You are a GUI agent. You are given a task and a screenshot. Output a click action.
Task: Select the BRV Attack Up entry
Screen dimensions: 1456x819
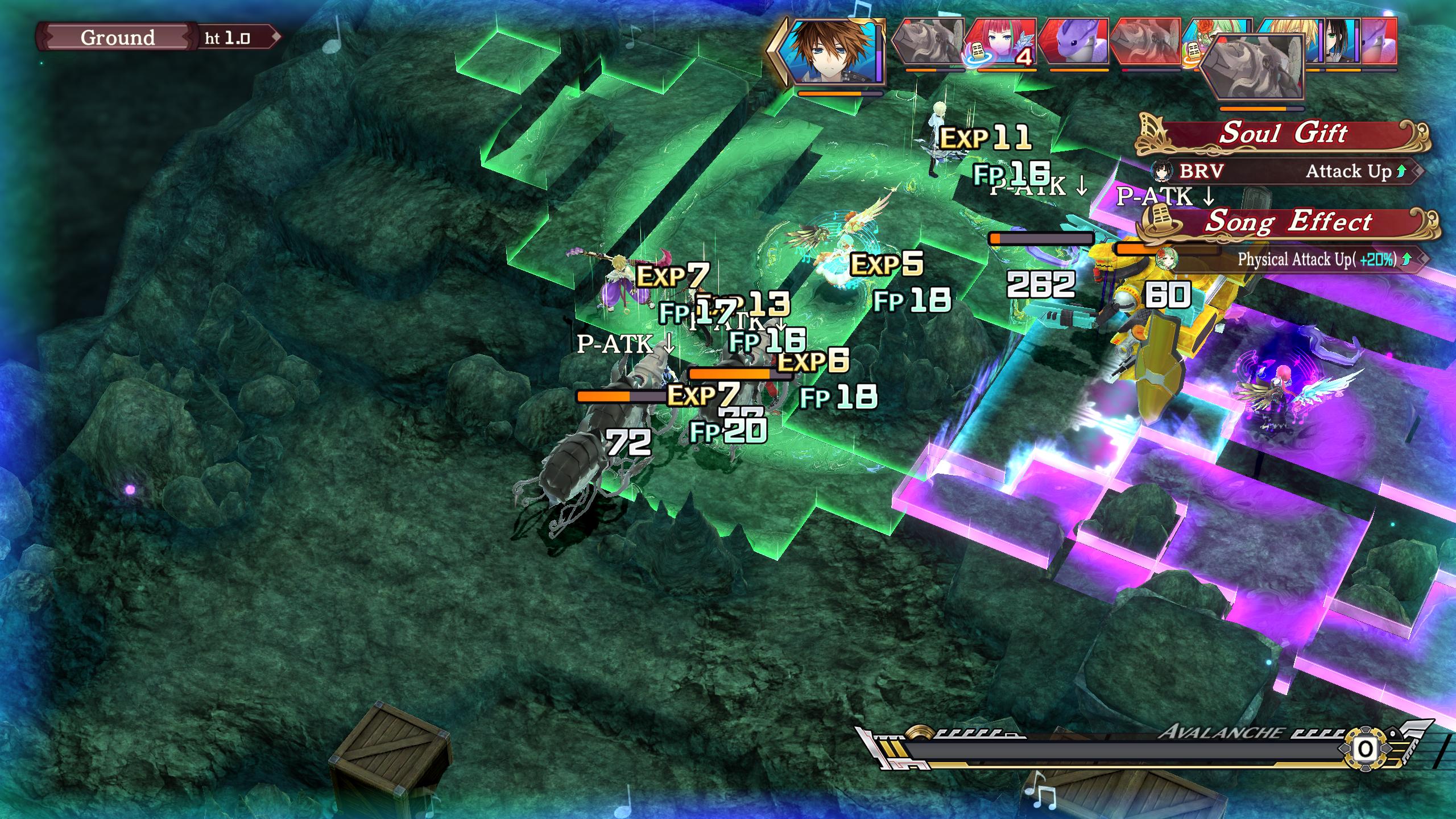pyautogui.click(x=1284, y=171)
